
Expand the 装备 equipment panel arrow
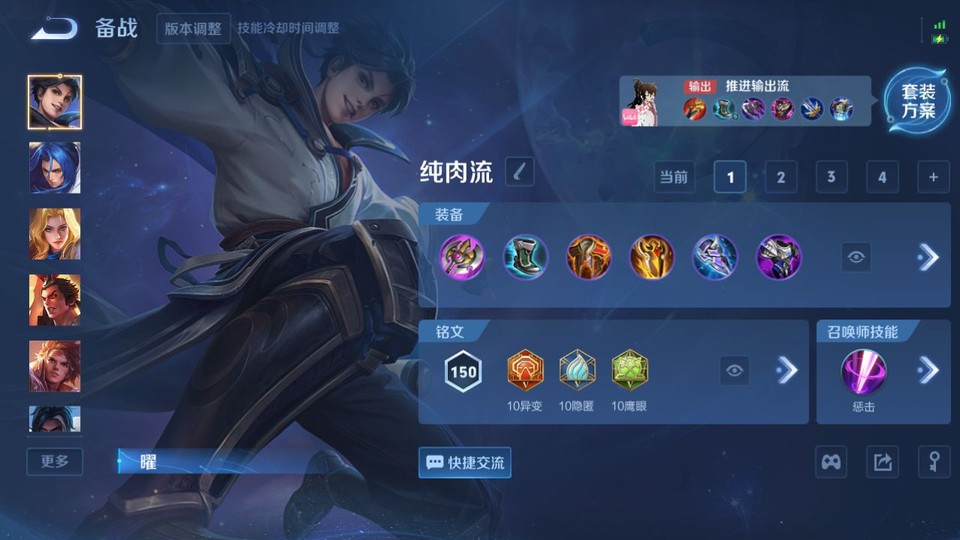pyautogui.click(x=928, y=257)
